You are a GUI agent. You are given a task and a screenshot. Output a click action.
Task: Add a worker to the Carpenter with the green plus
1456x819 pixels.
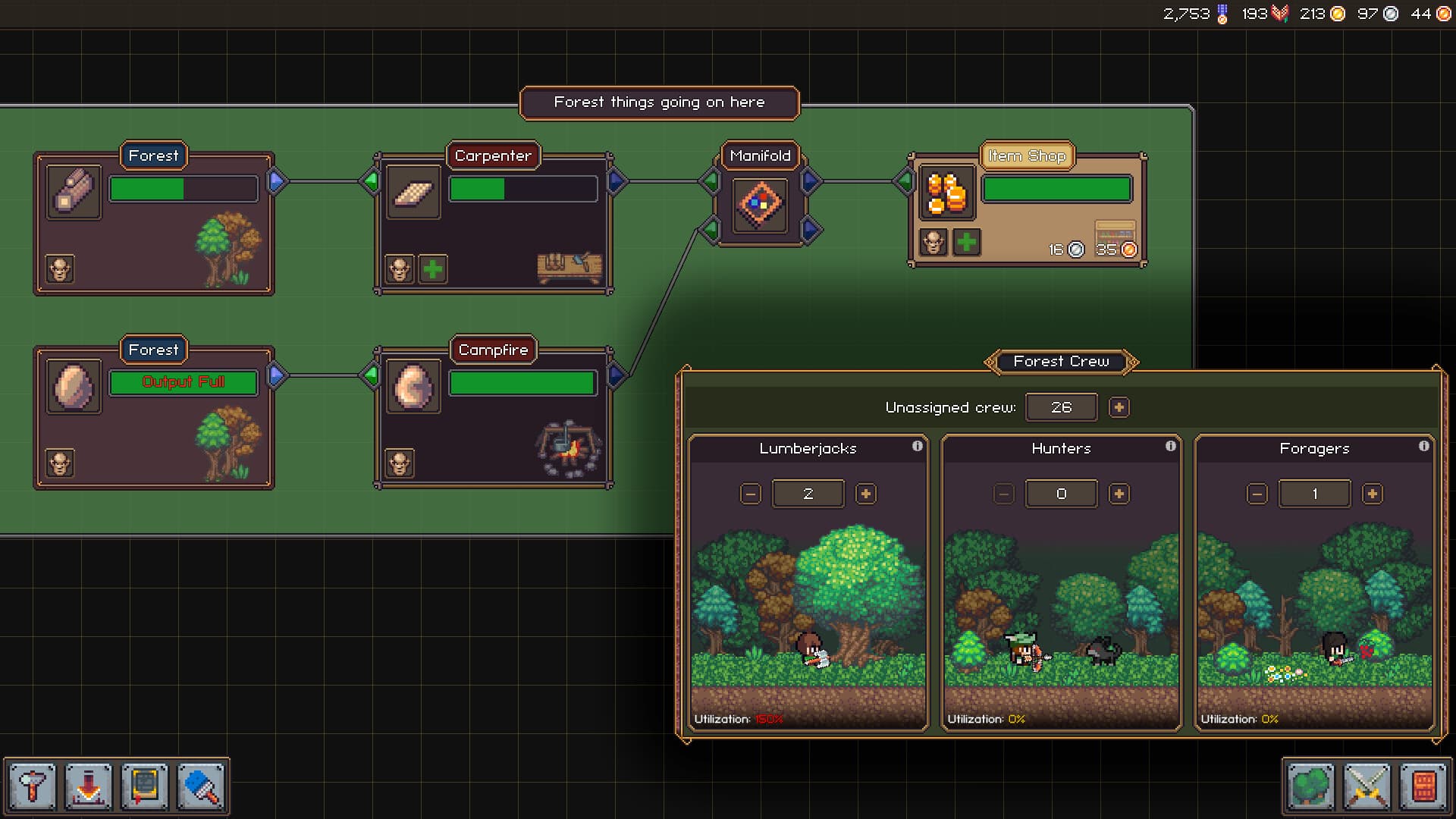pyautogui.click(x=432, y=268)
